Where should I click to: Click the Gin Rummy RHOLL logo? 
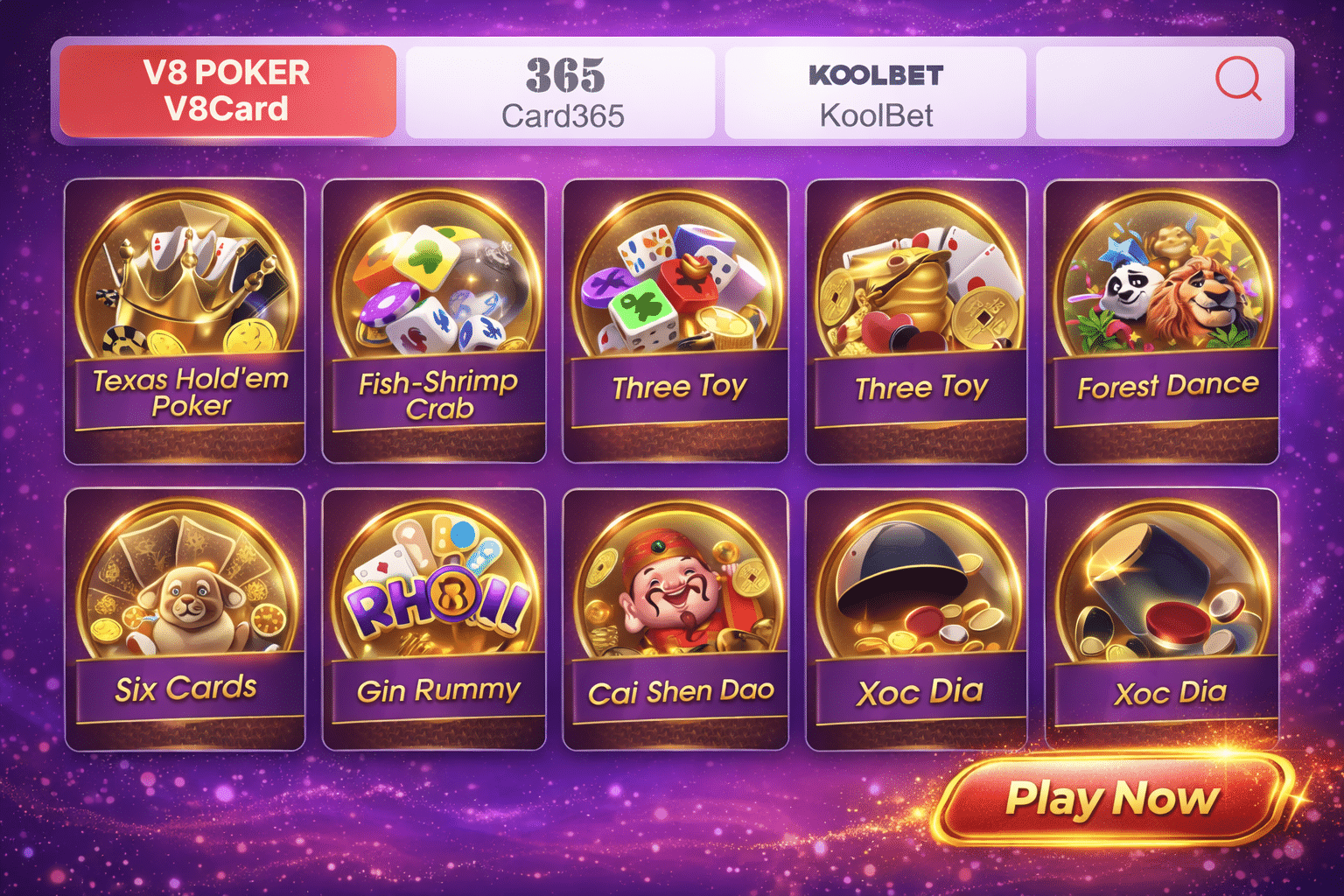click(434, 599)
